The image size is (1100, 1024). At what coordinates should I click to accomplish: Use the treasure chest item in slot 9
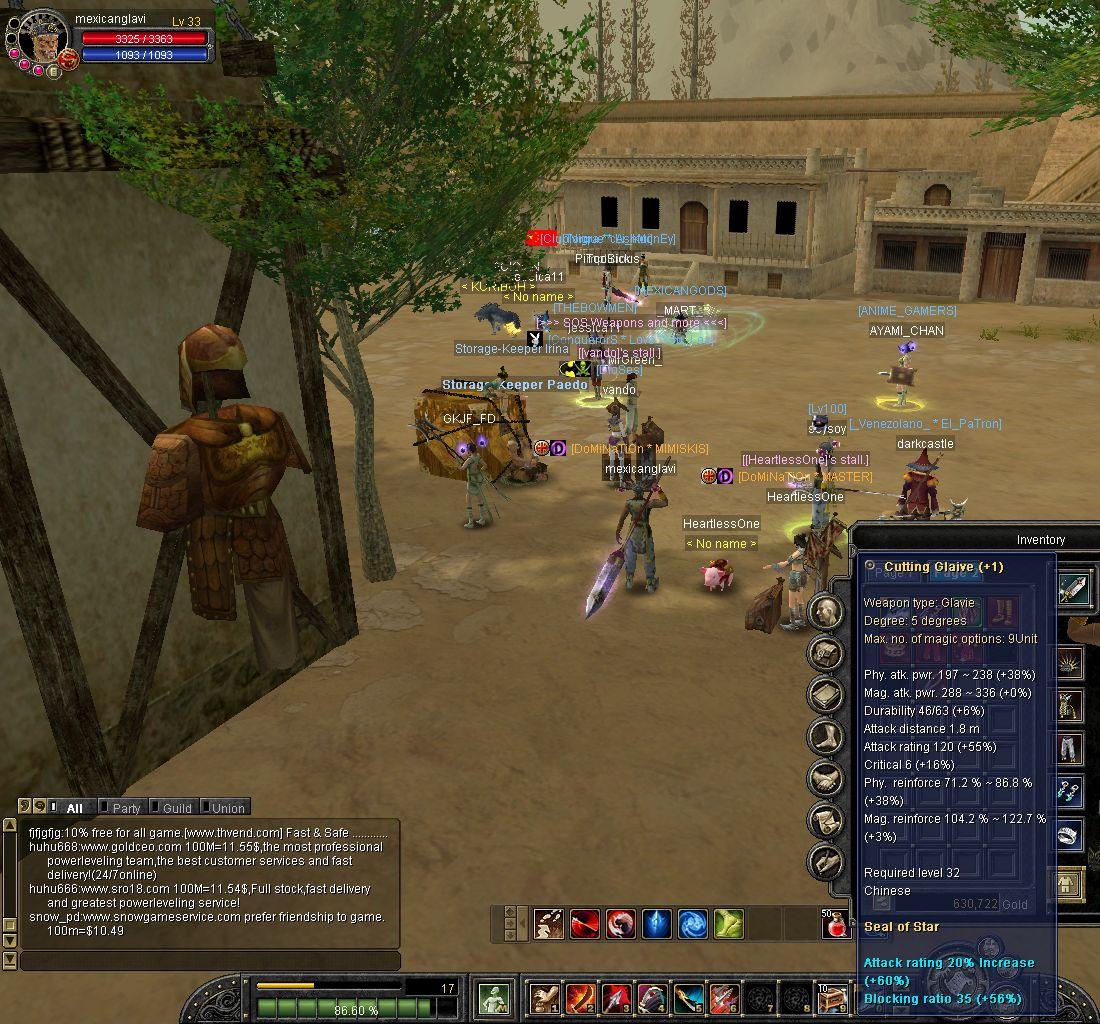[832, 997]
